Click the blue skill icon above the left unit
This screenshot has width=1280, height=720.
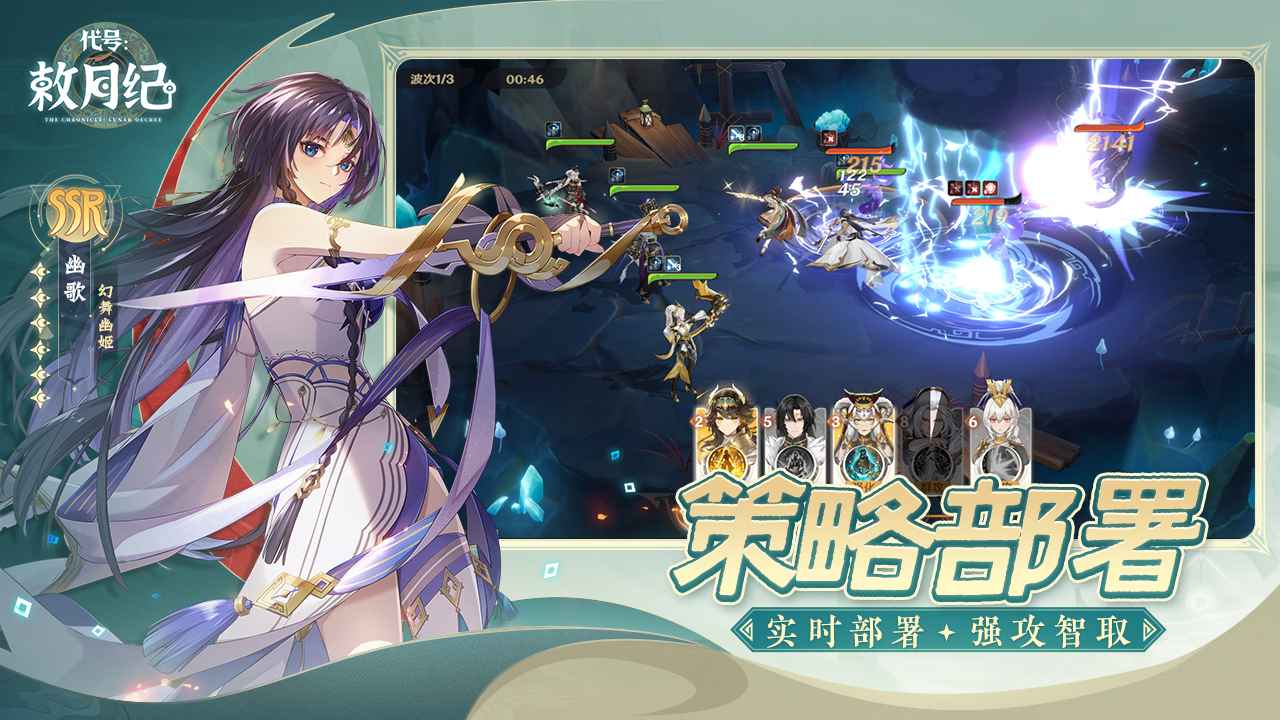(x=553, y=129)
